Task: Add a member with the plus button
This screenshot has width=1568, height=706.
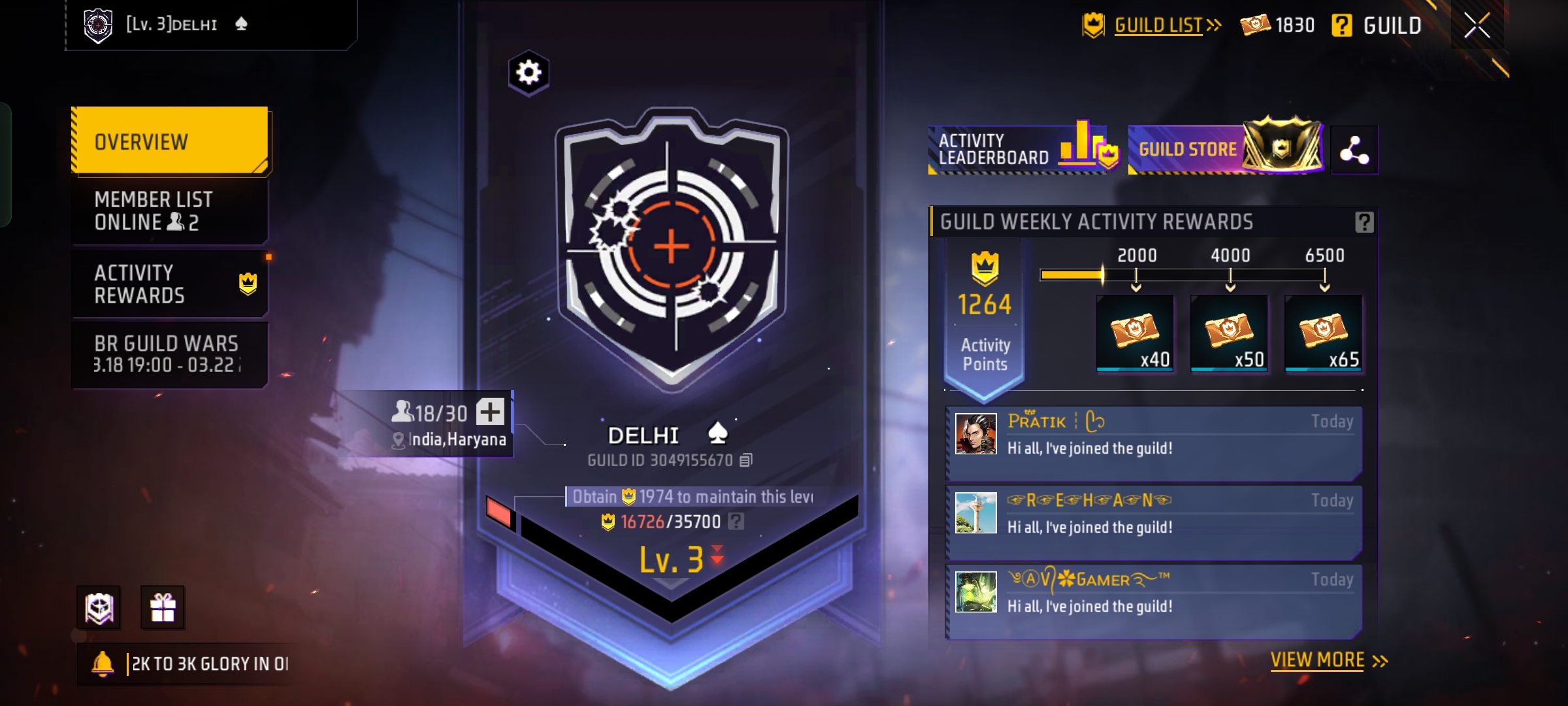Action: tap(490, 412)
